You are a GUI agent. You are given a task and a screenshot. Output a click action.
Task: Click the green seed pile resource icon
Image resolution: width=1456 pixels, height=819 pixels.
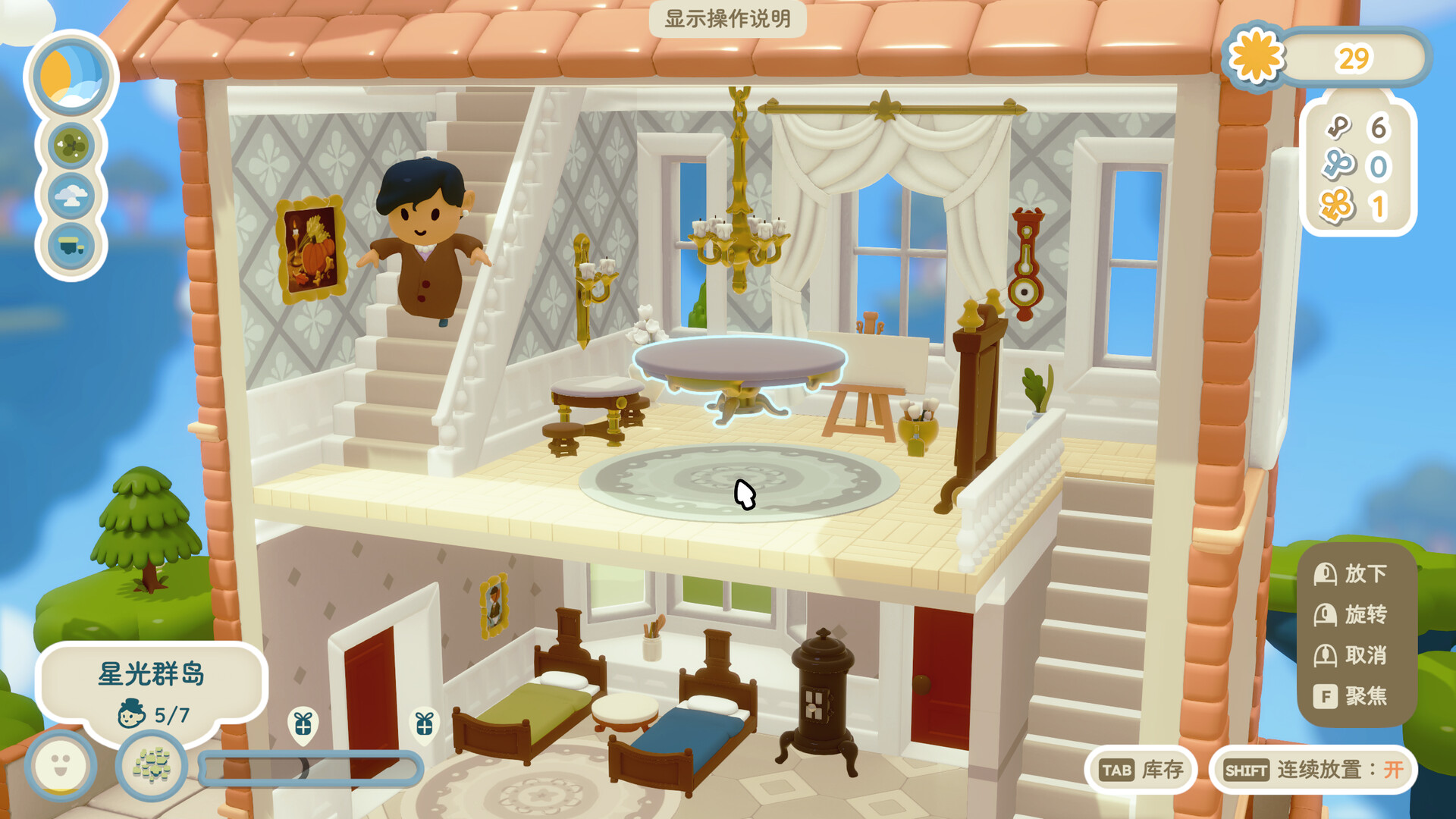152,764
